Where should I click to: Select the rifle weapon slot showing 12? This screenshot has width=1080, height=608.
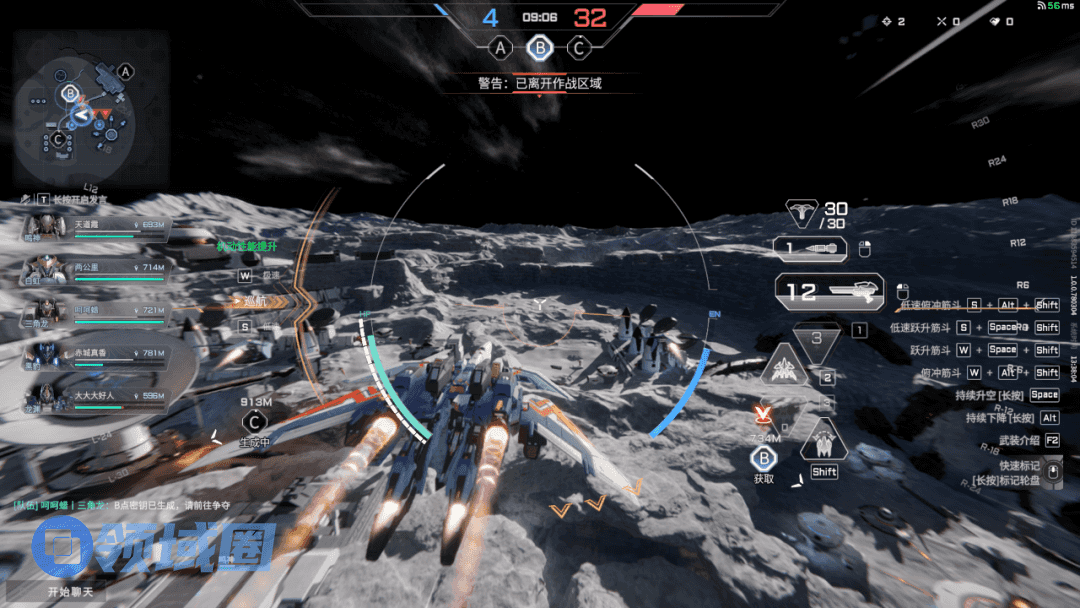pyautogui.click(x=829, y=292)
